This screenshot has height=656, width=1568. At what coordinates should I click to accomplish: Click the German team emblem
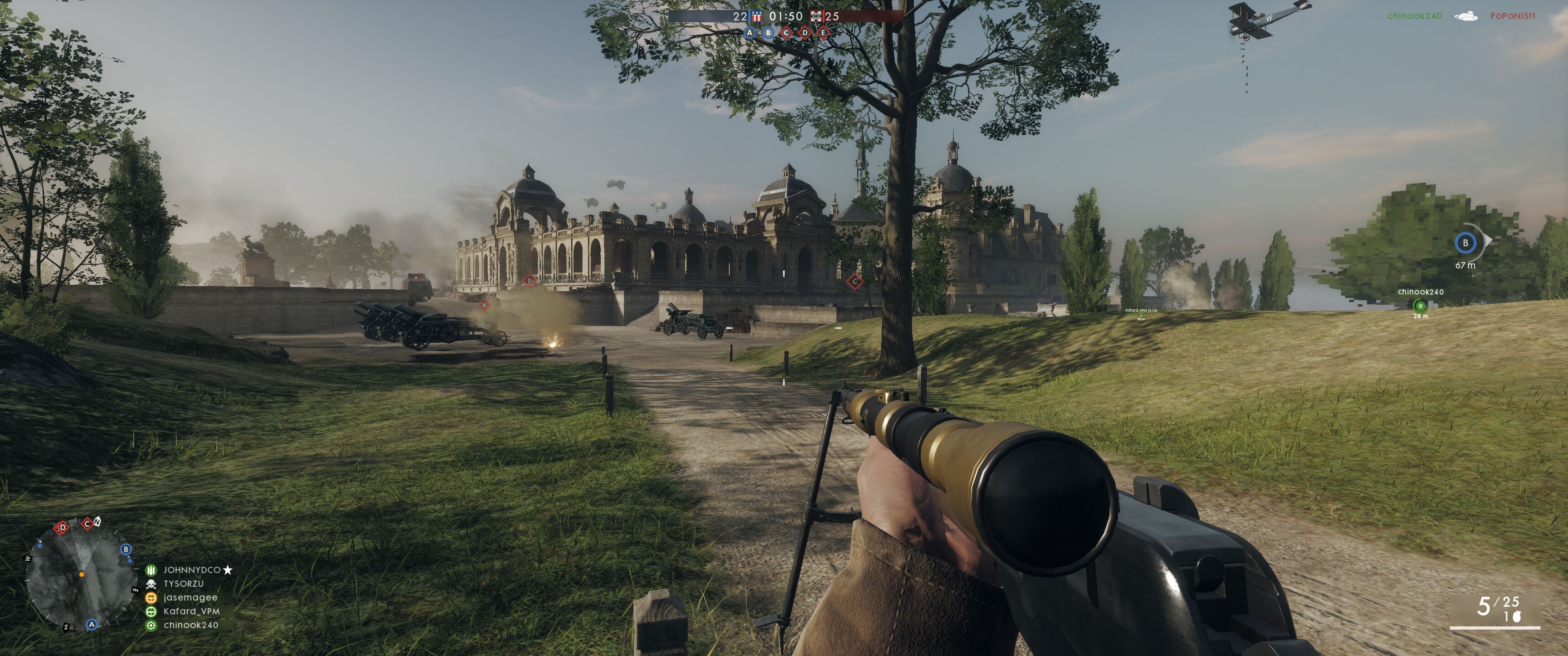point(816,16)
